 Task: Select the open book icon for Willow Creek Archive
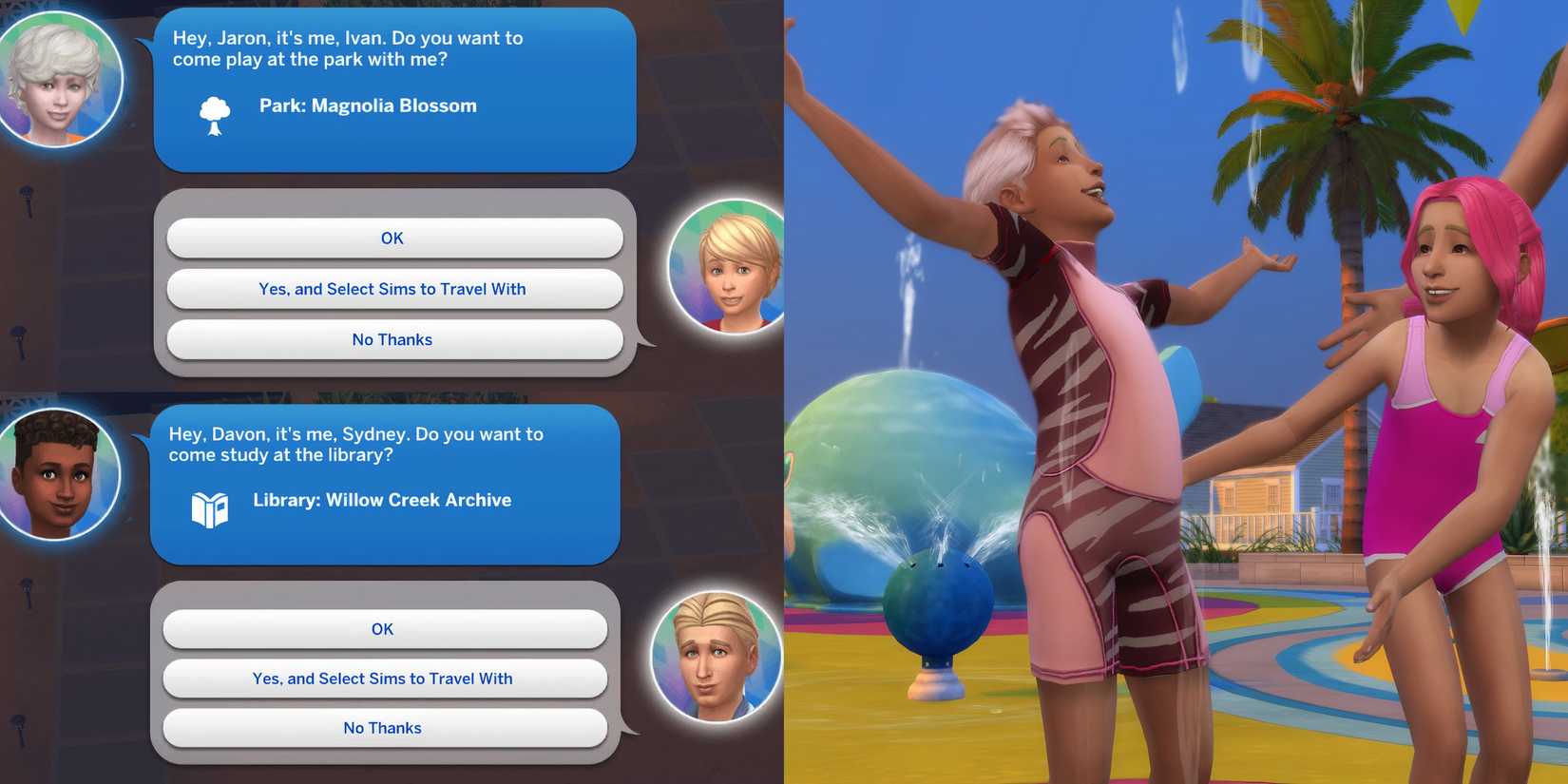pos(211,508)
